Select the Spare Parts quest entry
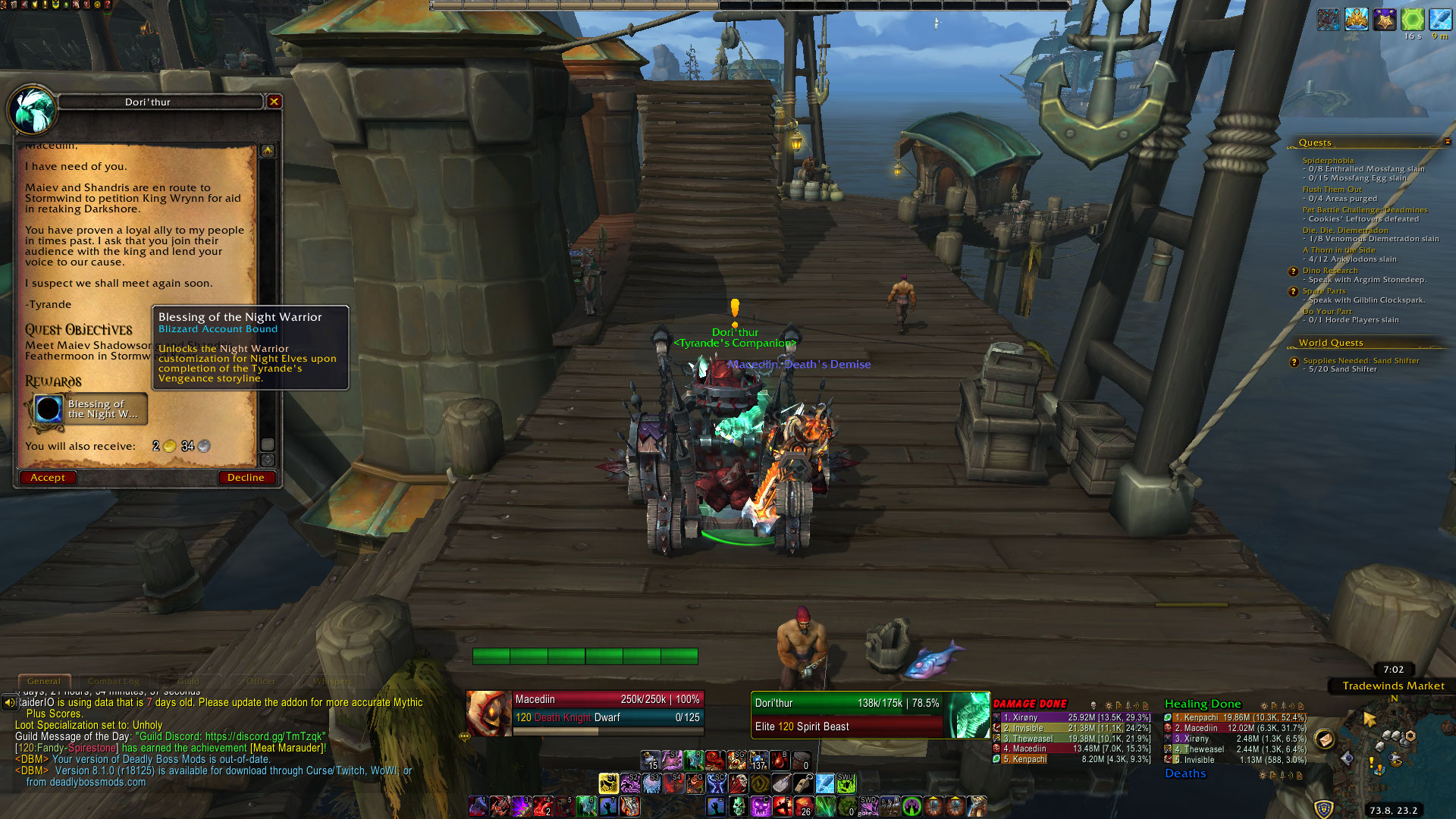Viewport: 1456px width, 819px height. coord(1324,291)
